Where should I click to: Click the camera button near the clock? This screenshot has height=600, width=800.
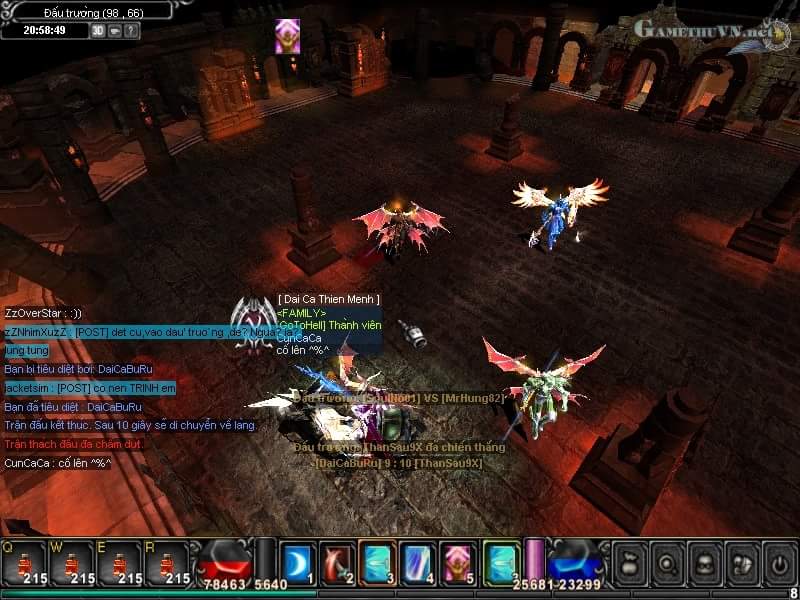(x=115, y=30)
